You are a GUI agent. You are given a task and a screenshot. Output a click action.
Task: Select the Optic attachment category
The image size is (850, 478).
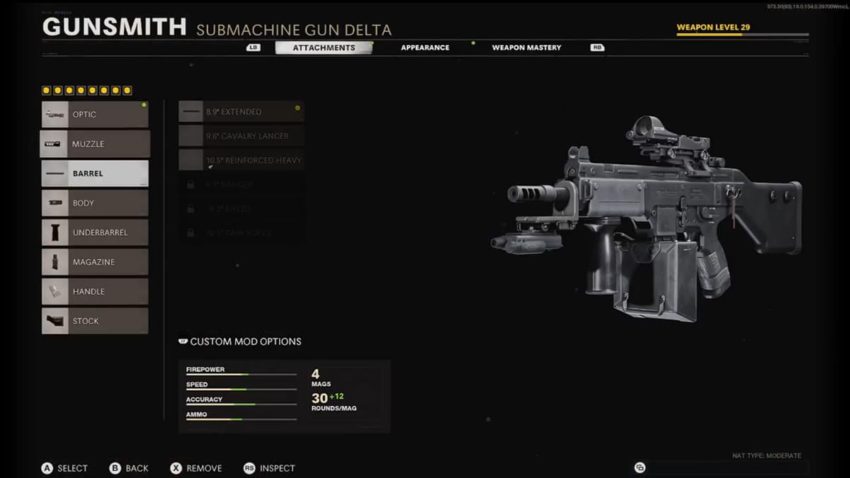(95, 114)
